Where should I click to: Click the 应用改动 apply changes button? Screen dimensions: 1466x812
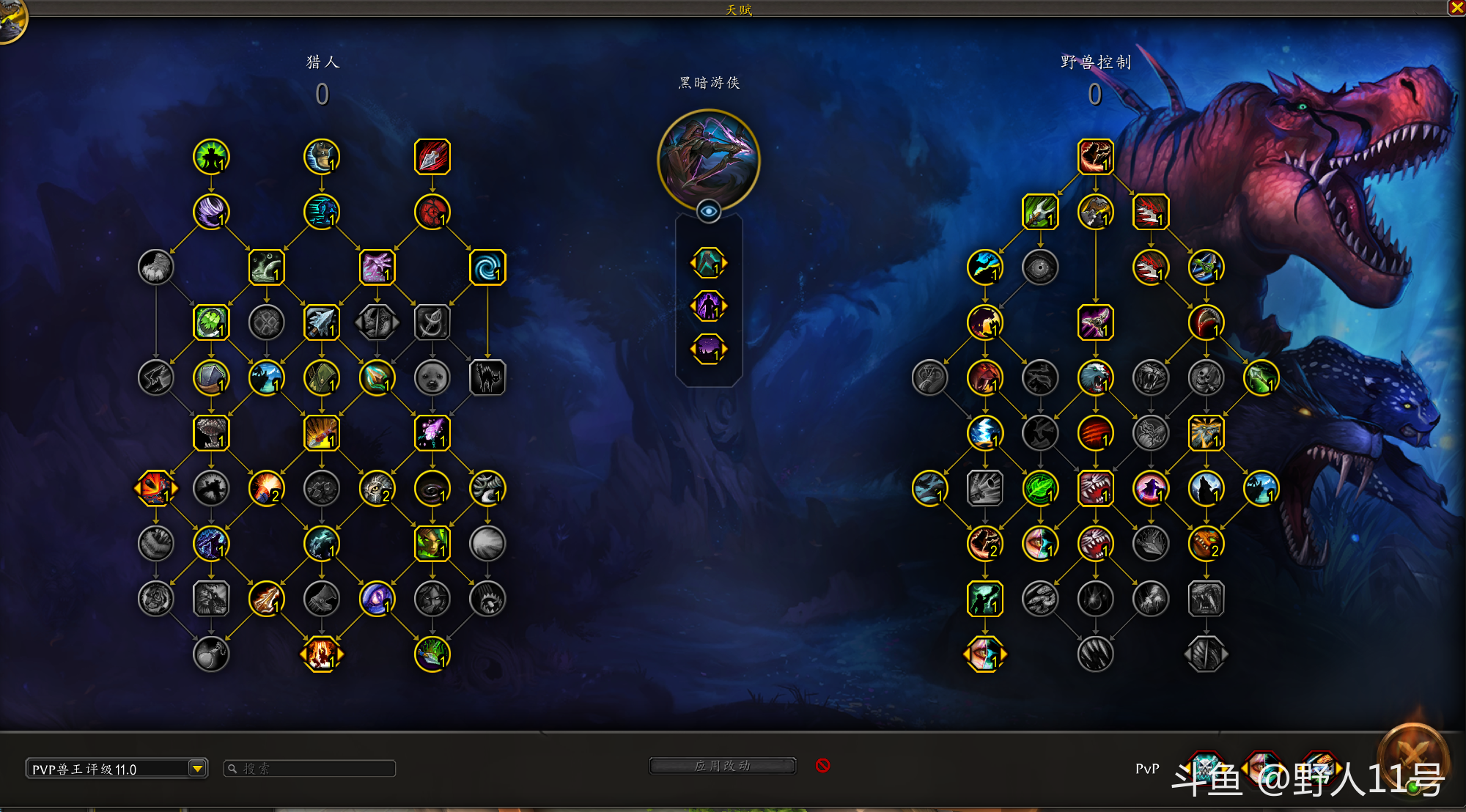722,766
